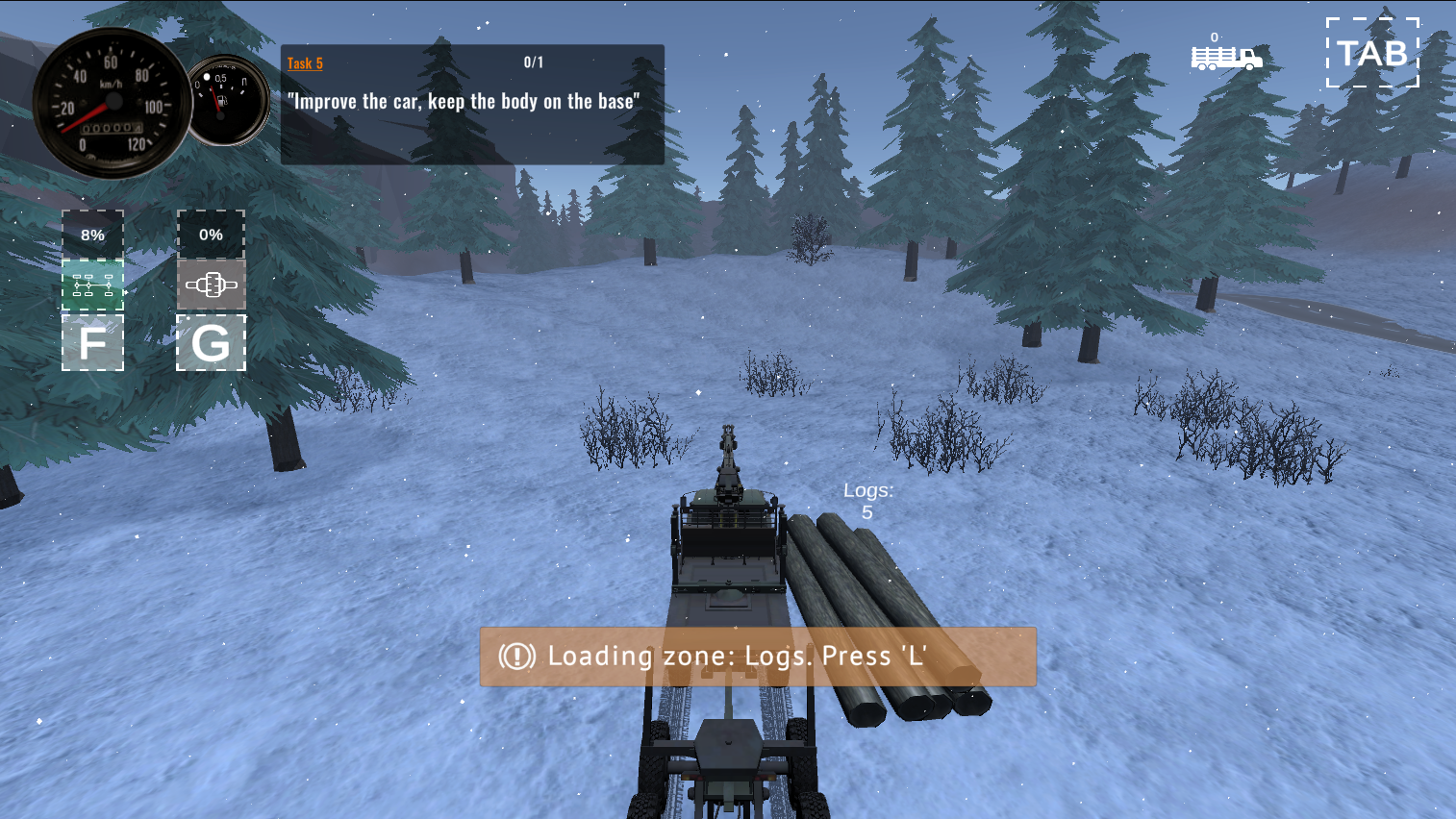Click the Logs: 5 counter near the truck

868,501
